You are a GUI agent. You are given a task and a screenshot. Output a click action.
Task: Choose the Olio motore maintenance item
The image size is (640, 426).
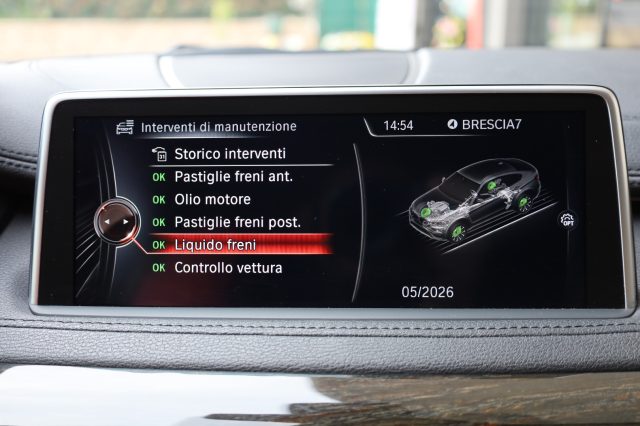click(212, 200)
